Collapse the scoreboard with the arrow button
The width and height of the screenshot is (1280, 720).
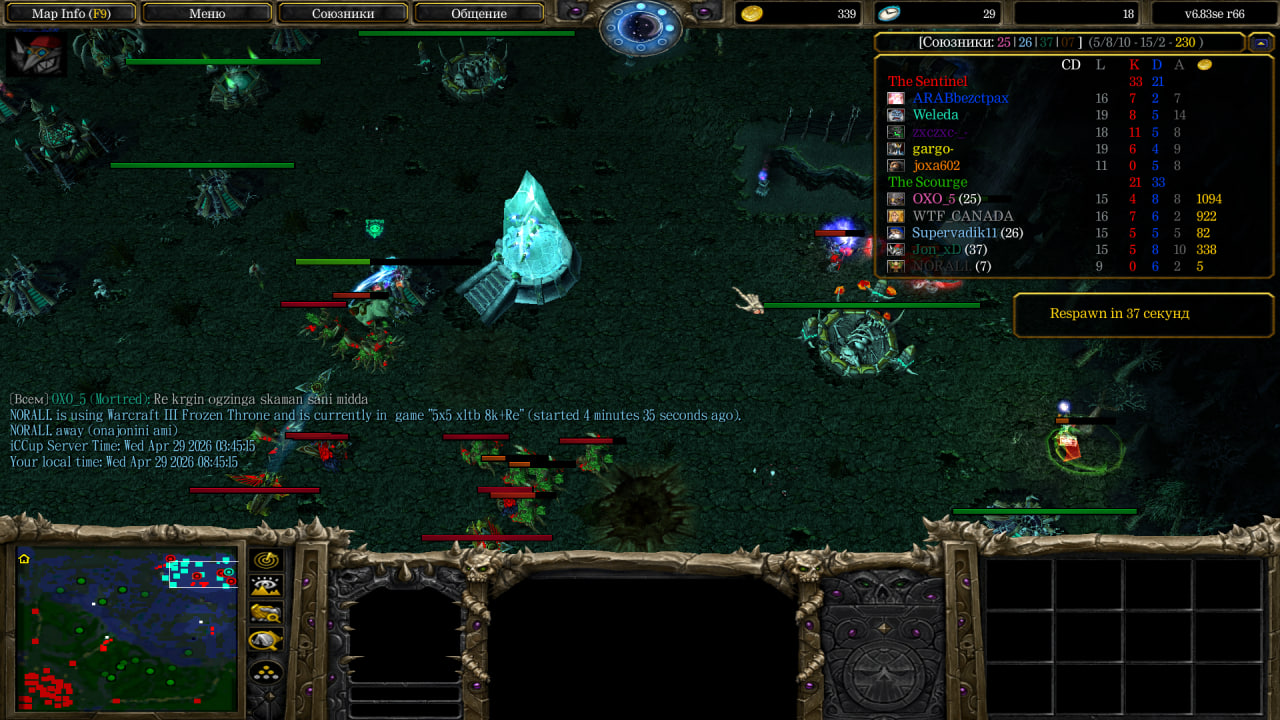pyautogui.click(x=1261, y=42)
